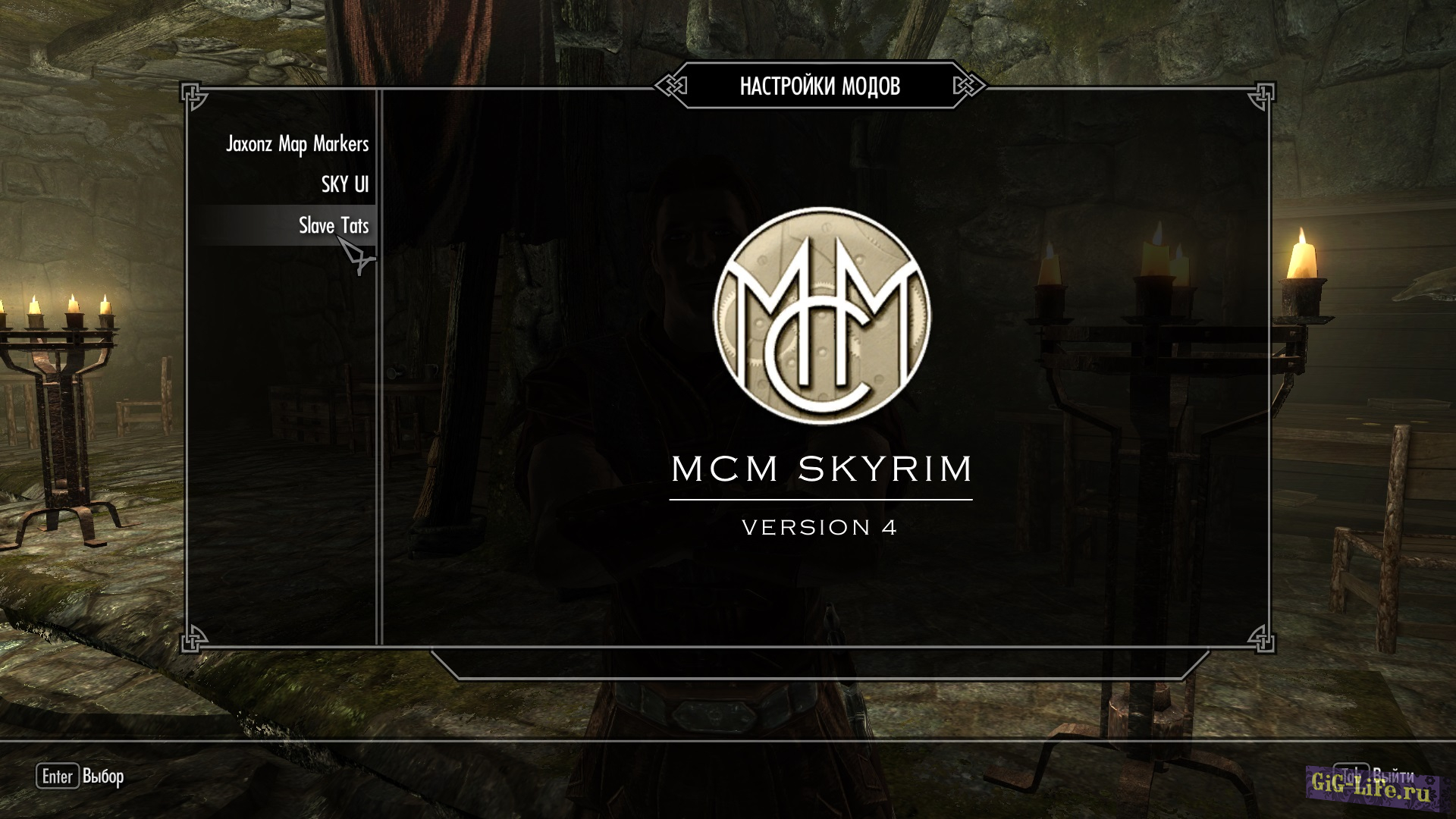
Task: Click Выбор to confirm selection
Action: coord(102,777)
